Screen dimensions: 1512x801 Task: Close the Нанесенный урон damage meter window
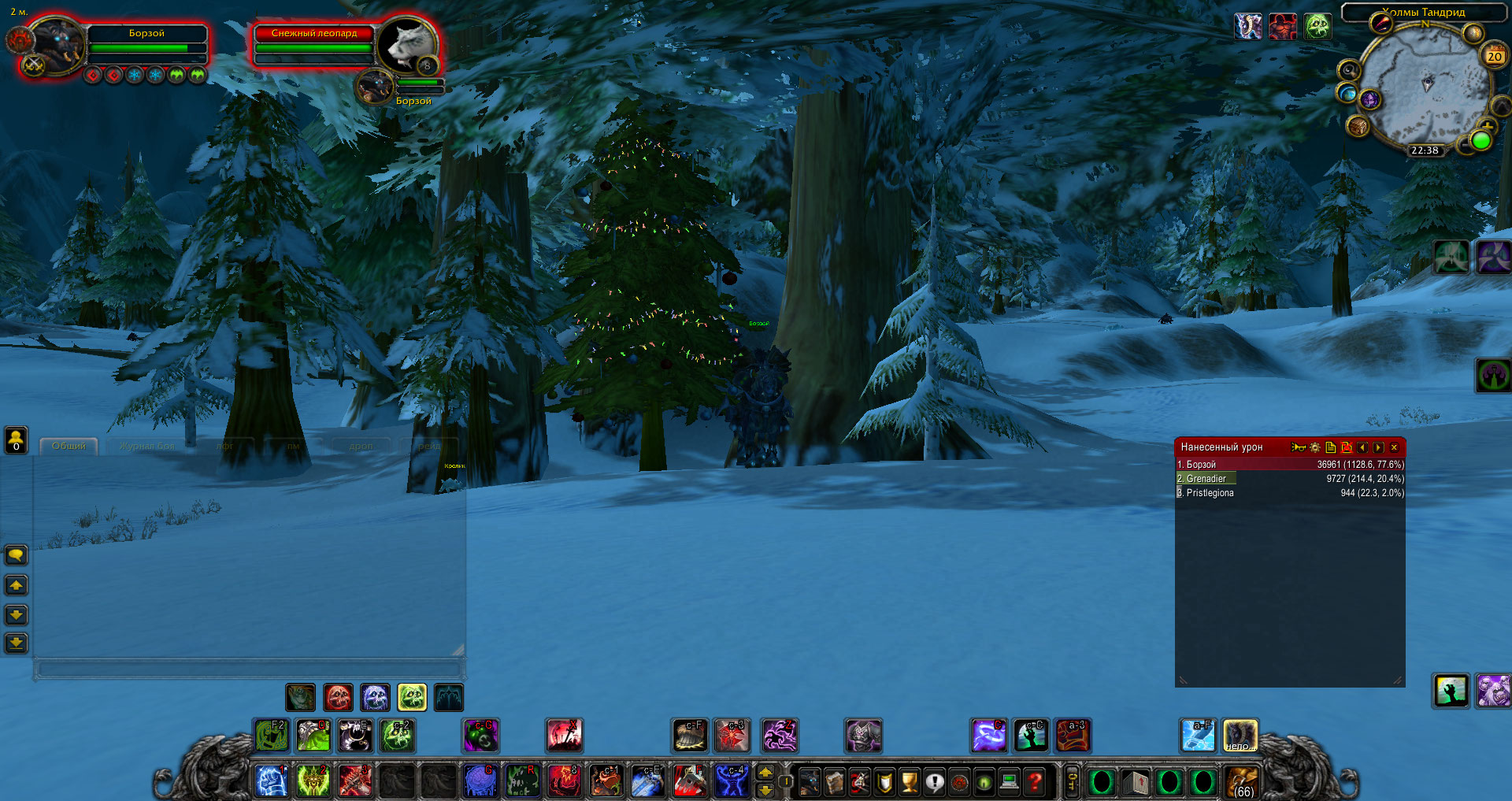pos(1394,447)
